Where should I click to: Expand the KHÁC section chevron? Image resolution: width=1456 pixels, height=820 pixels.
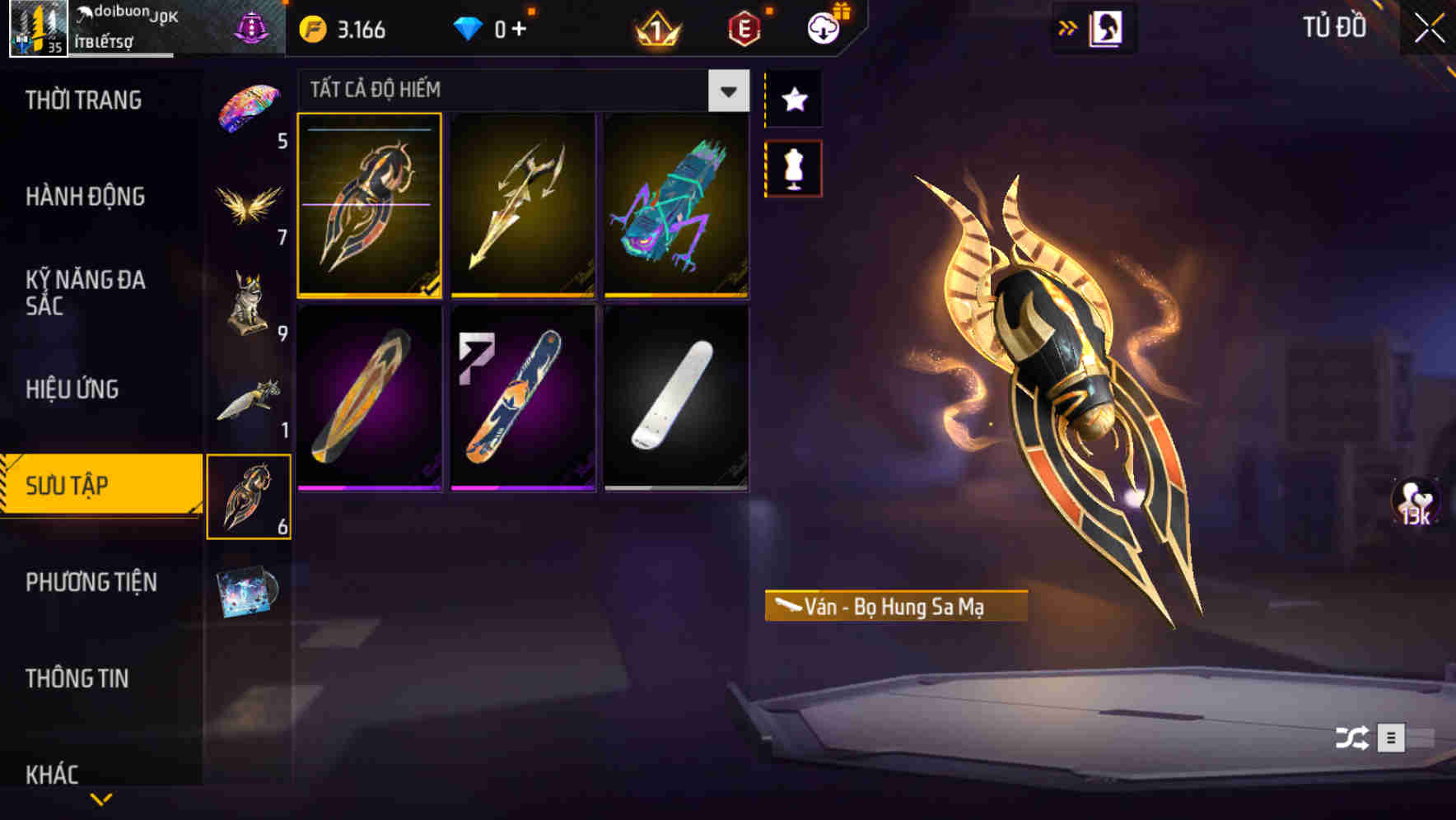(x=101, y=797)
